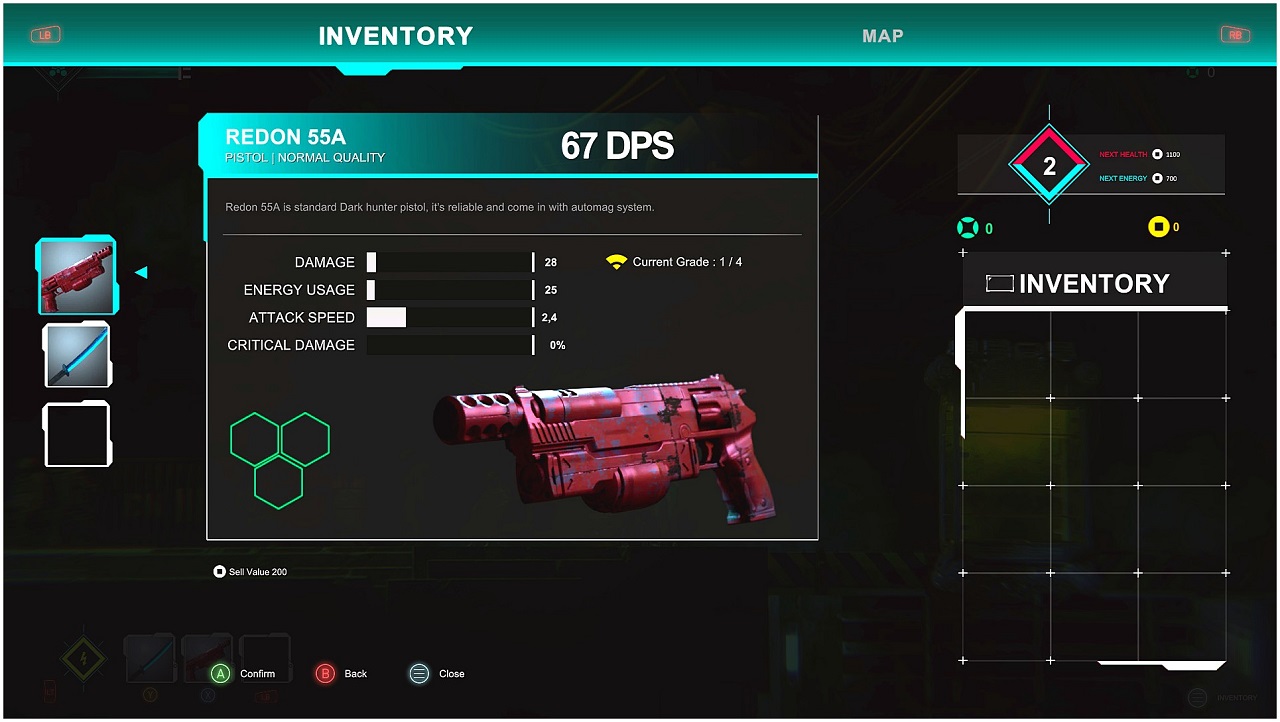Switch to the Map tab
The image size is (1280, 722).
click(x=882, y=36)
